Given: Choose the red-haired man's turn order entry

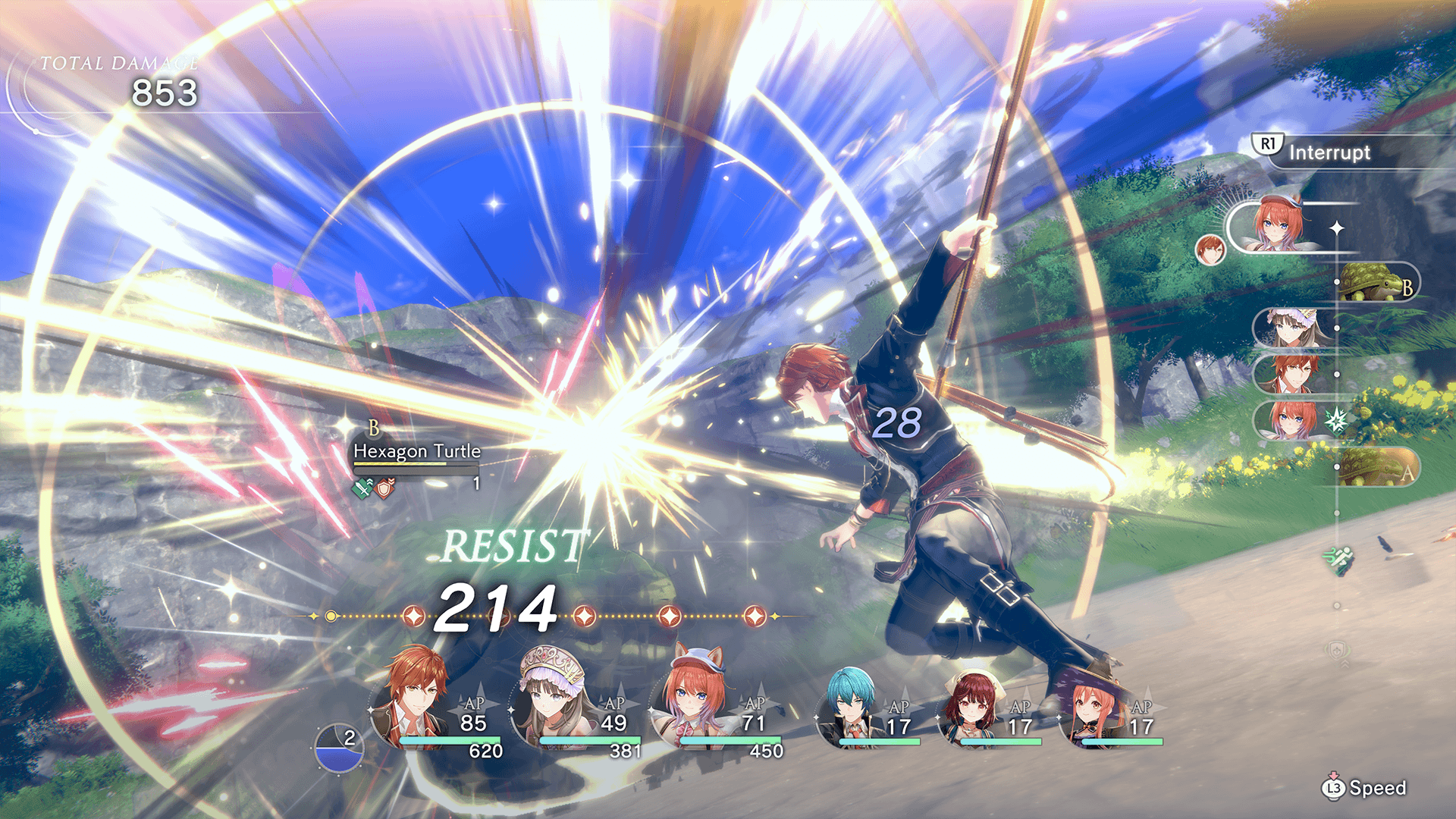Looking at the screenshot, I should [x=1291, y=374].
